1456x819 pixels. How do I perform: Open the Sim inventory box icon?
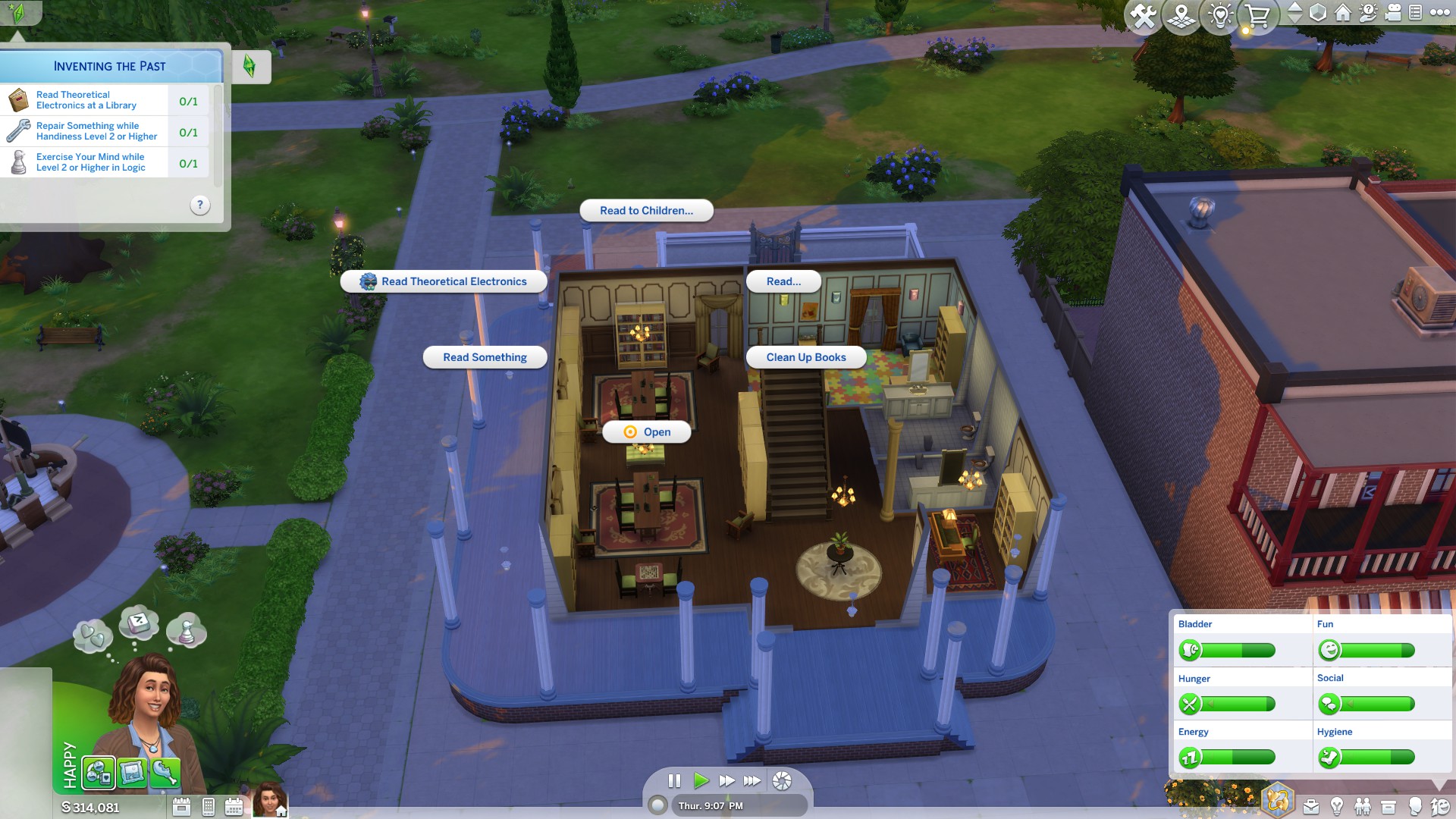1389,805
